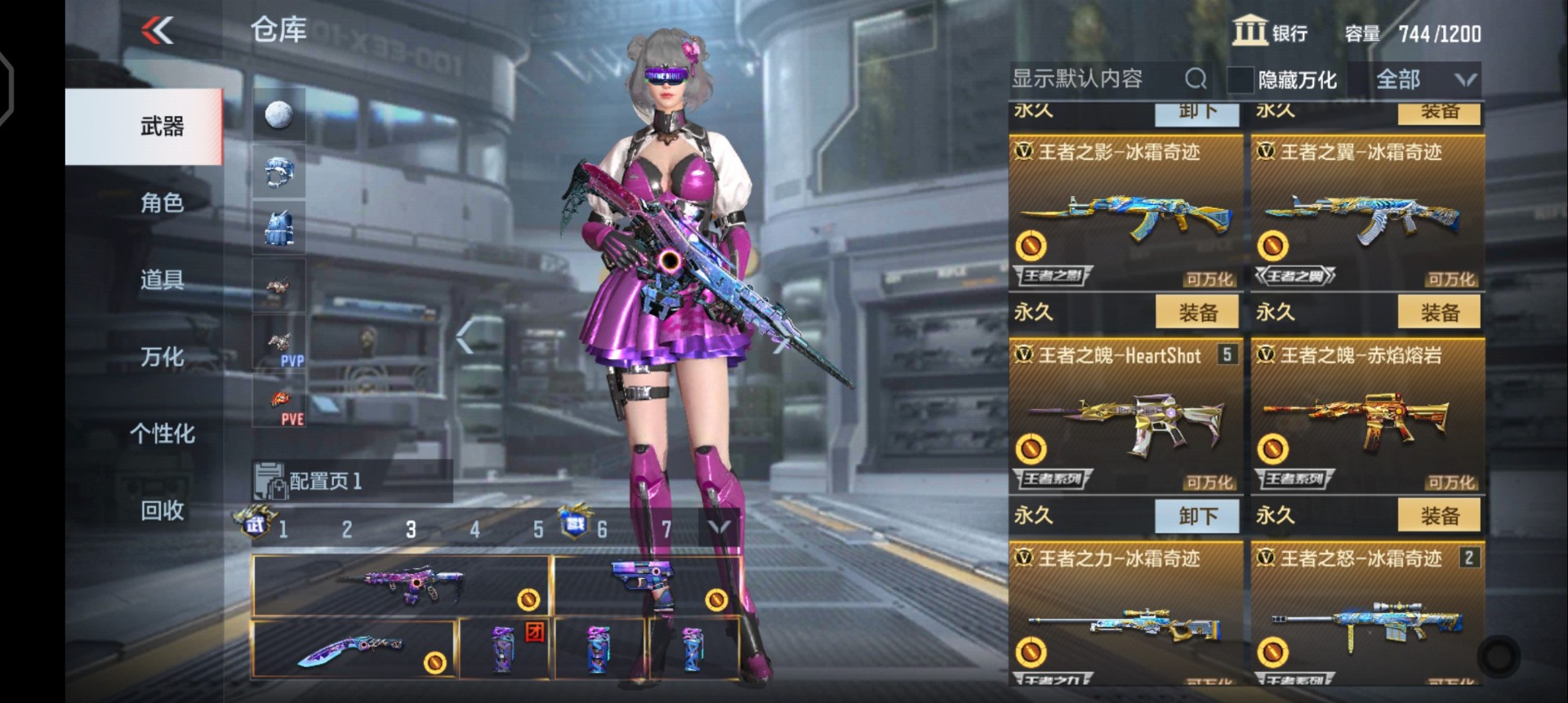The width and height of the screenshot is (1568, 703).
Task: Go back using the double-arrow button
Action: (158, 32)
